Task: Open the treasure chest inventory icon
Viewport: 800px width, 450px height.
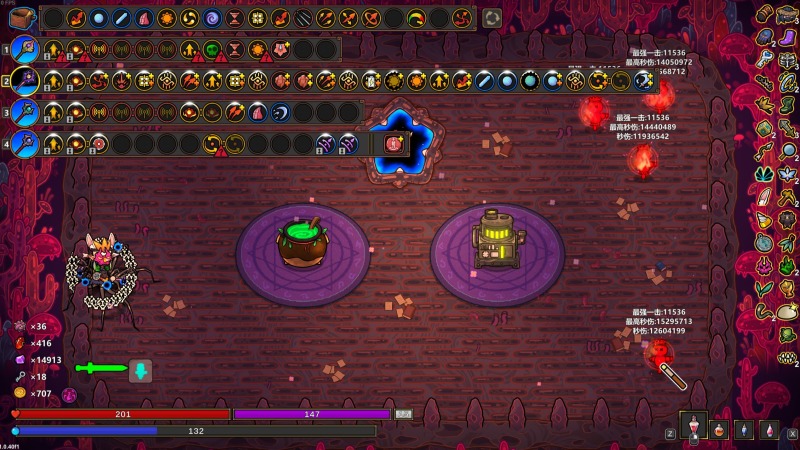Action: coord(22,17)
